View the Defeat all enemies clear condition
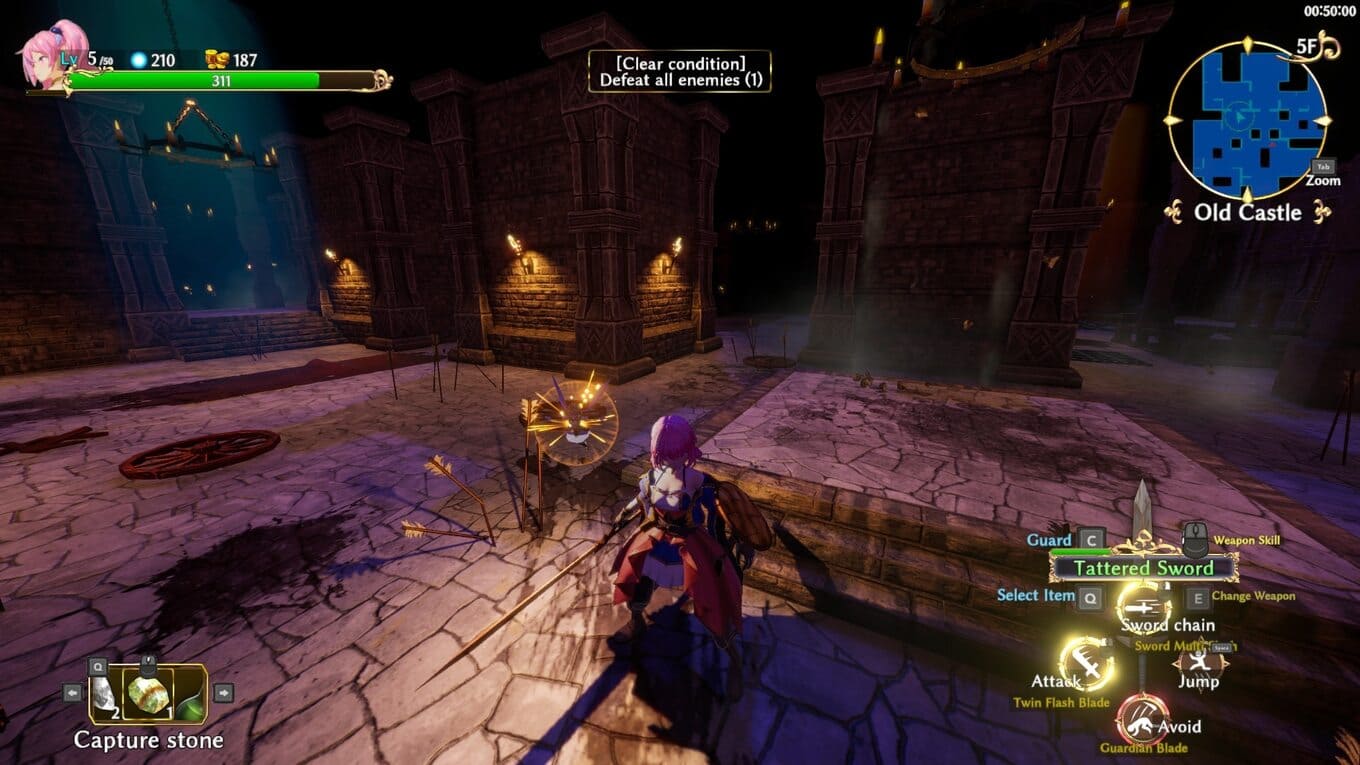Screen dimensions: 1360x765 pyautogui.click(x=680, y=71)
